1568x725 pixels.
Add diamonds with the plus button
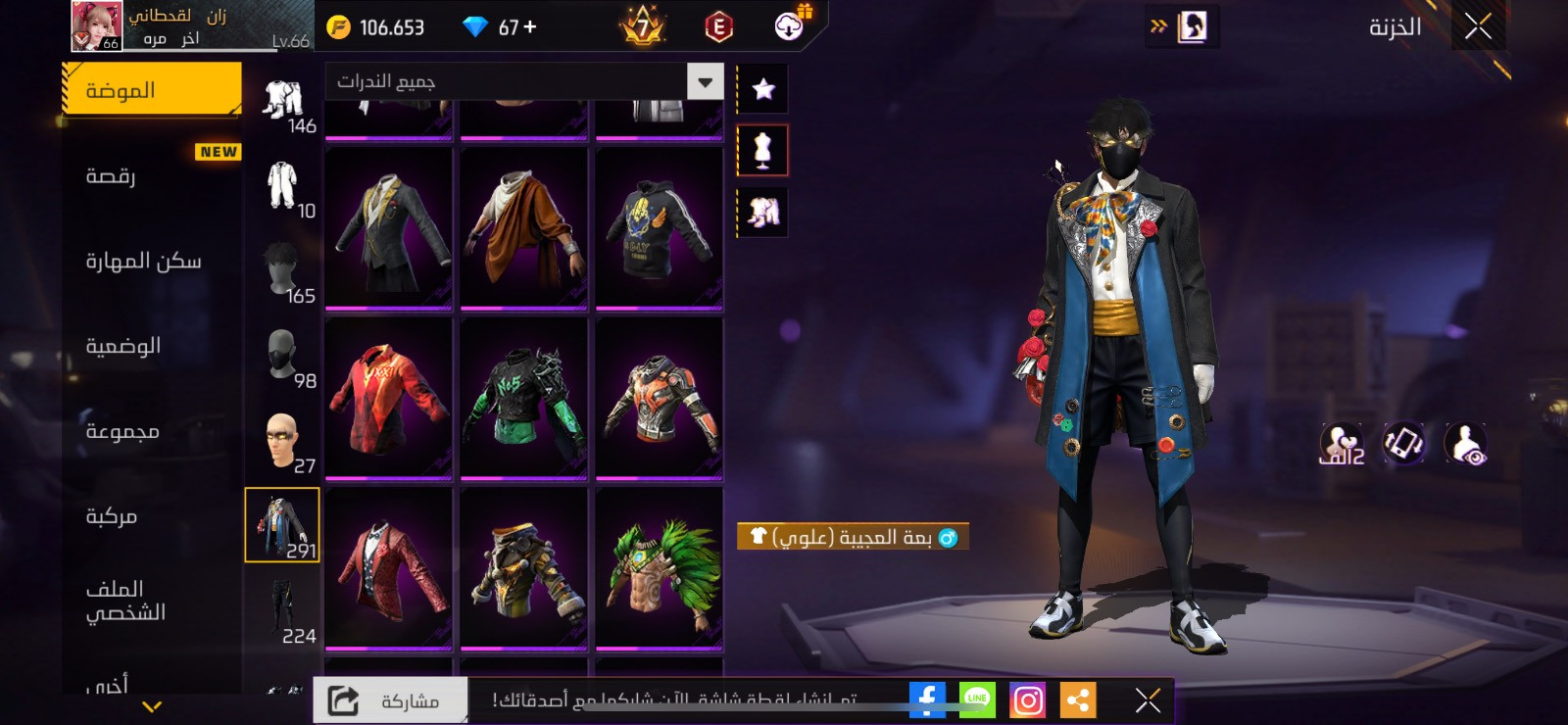pyautogui.click(x=530, y=27)
